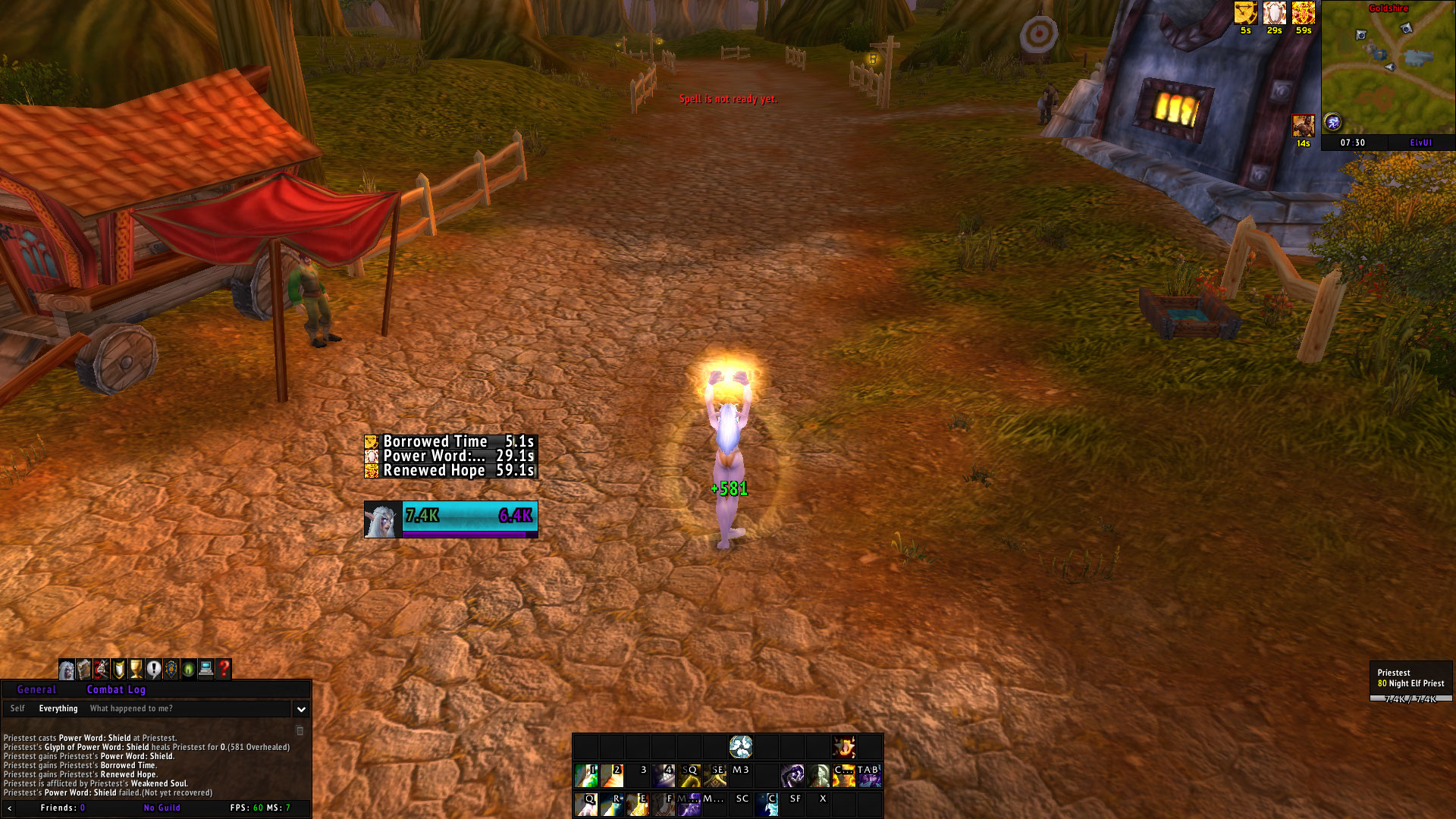Click the Friends: 0 datatext
The width and height of the screenshot is (1456, 819).
tap(61, 808)
